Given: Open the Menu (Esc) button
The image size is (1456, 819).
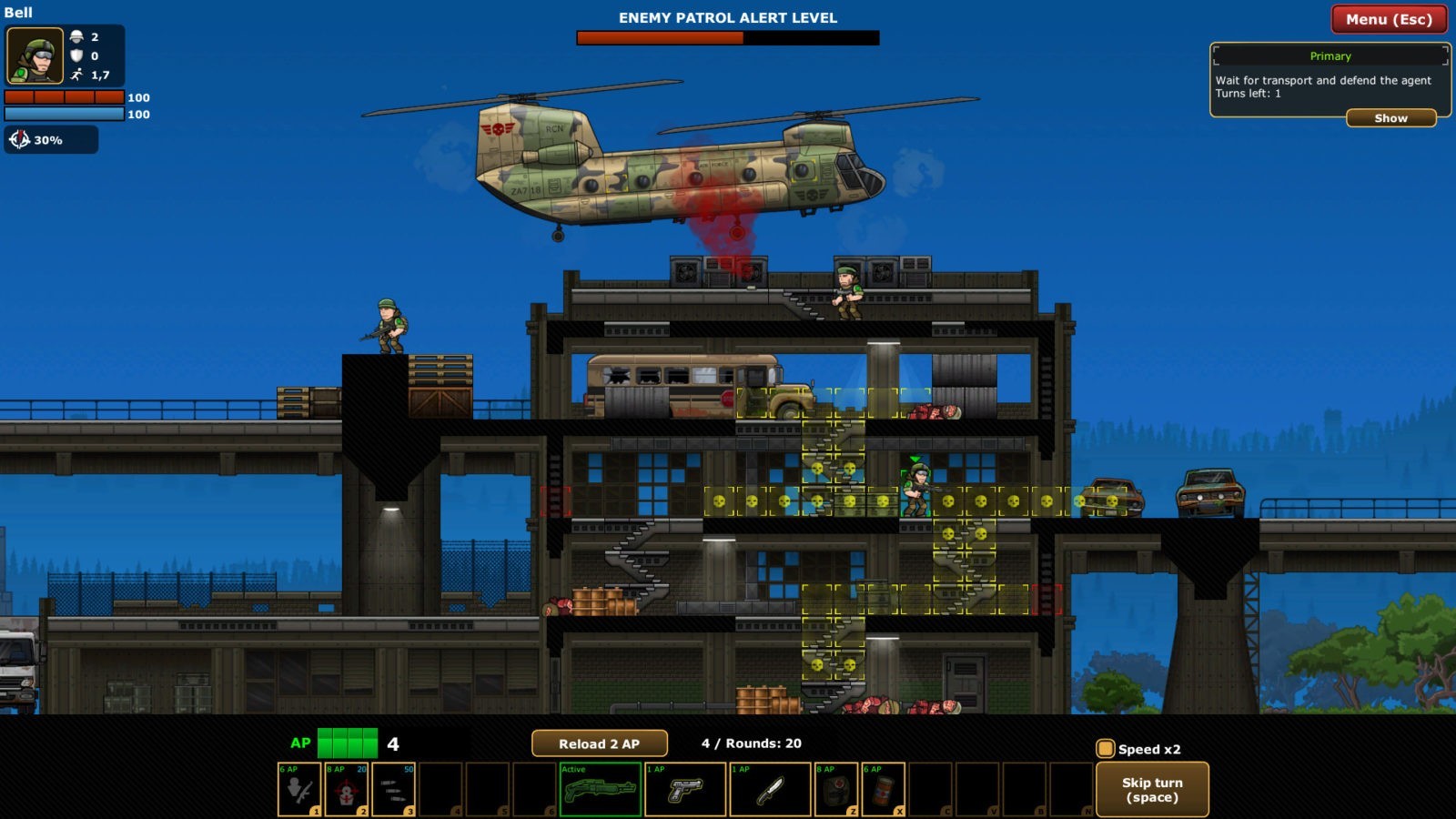Looking at the screenshot, I should pyautogui.click(x=1389, y=19).
